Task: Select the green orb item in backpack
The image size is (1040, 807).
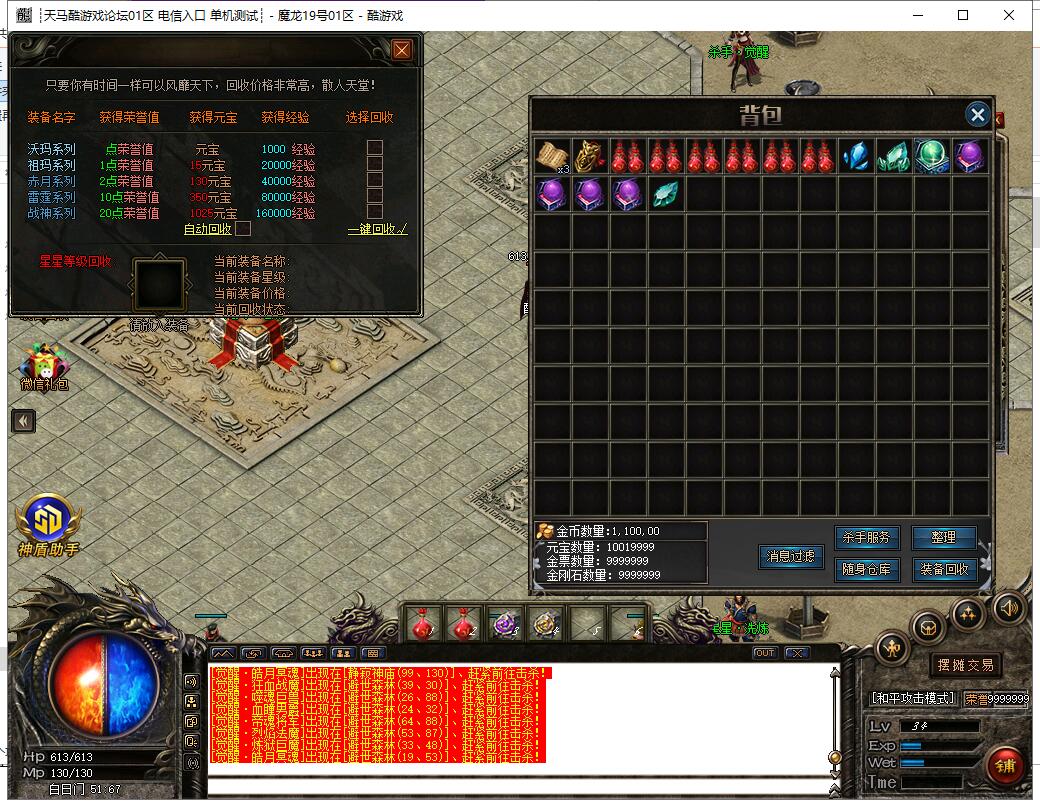Action: pos(931,156)
